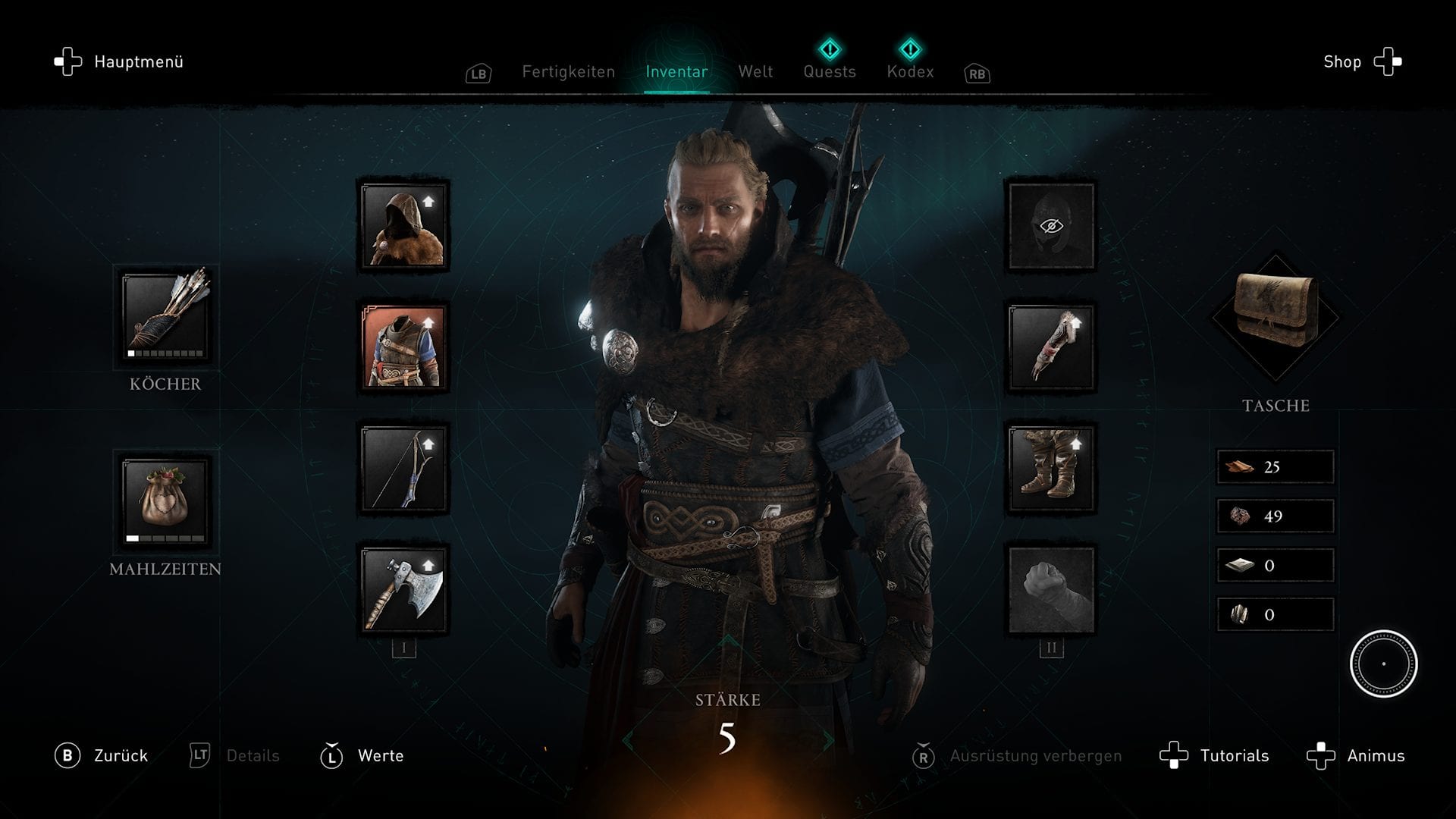Screen dimensions: 1456x819
Task: Select the torso armor slot
Action: pos(403,347)
